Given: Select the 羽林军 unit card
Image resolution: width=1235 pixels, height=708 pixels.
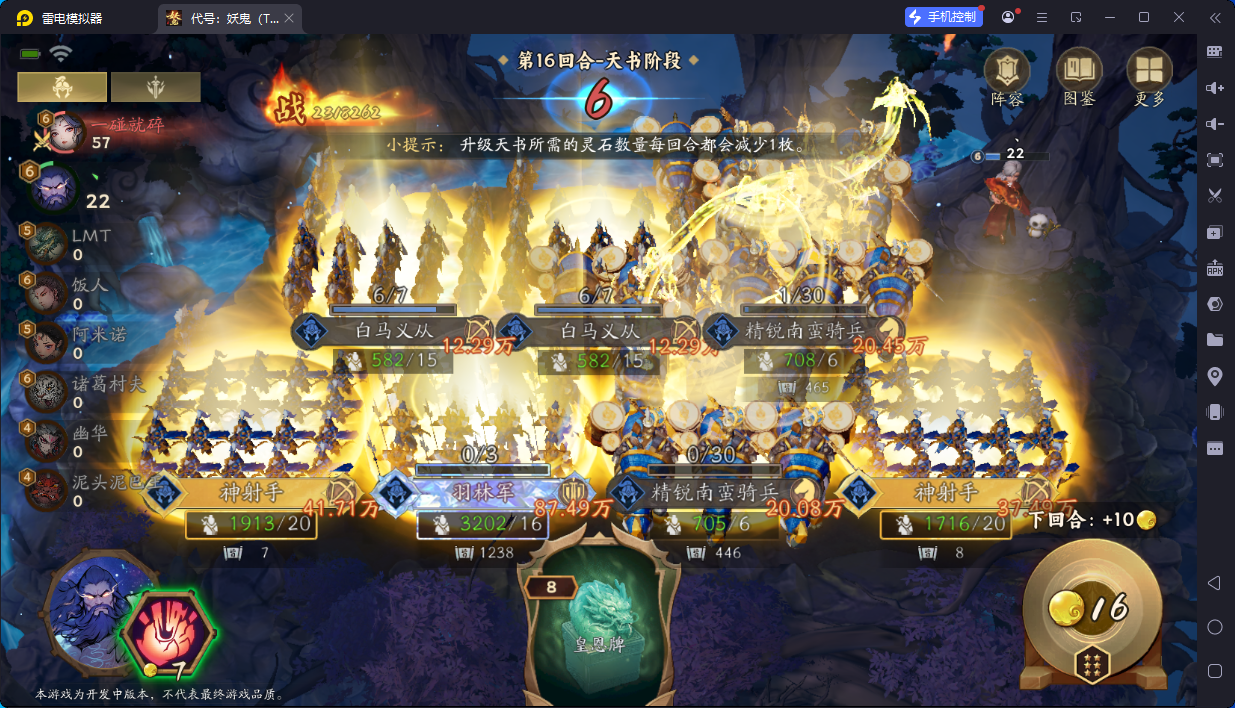Looking at the screenshot, I should [x=483, y=492].
